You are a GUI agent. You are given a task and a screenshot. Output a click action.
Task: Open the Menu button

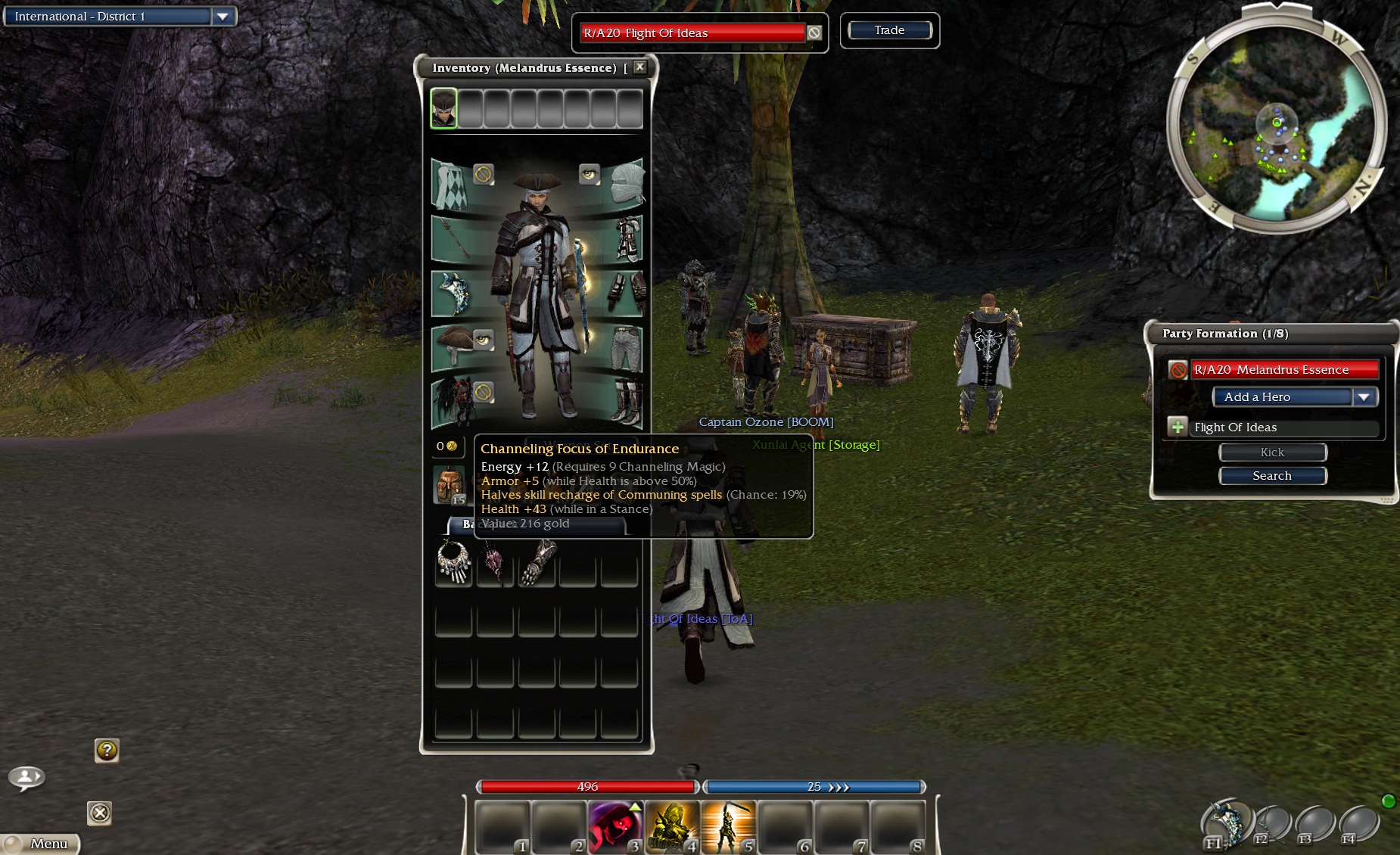coord(42,844)
